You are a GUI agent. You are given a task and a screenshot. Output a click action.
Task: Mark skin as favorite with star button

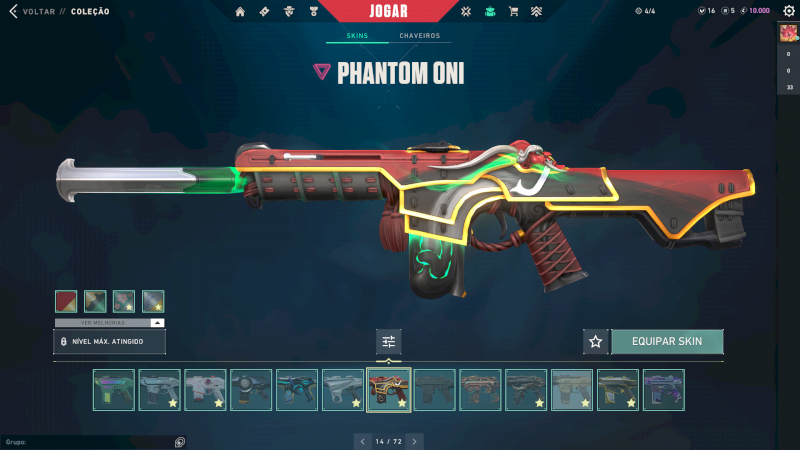pos(596,341)
